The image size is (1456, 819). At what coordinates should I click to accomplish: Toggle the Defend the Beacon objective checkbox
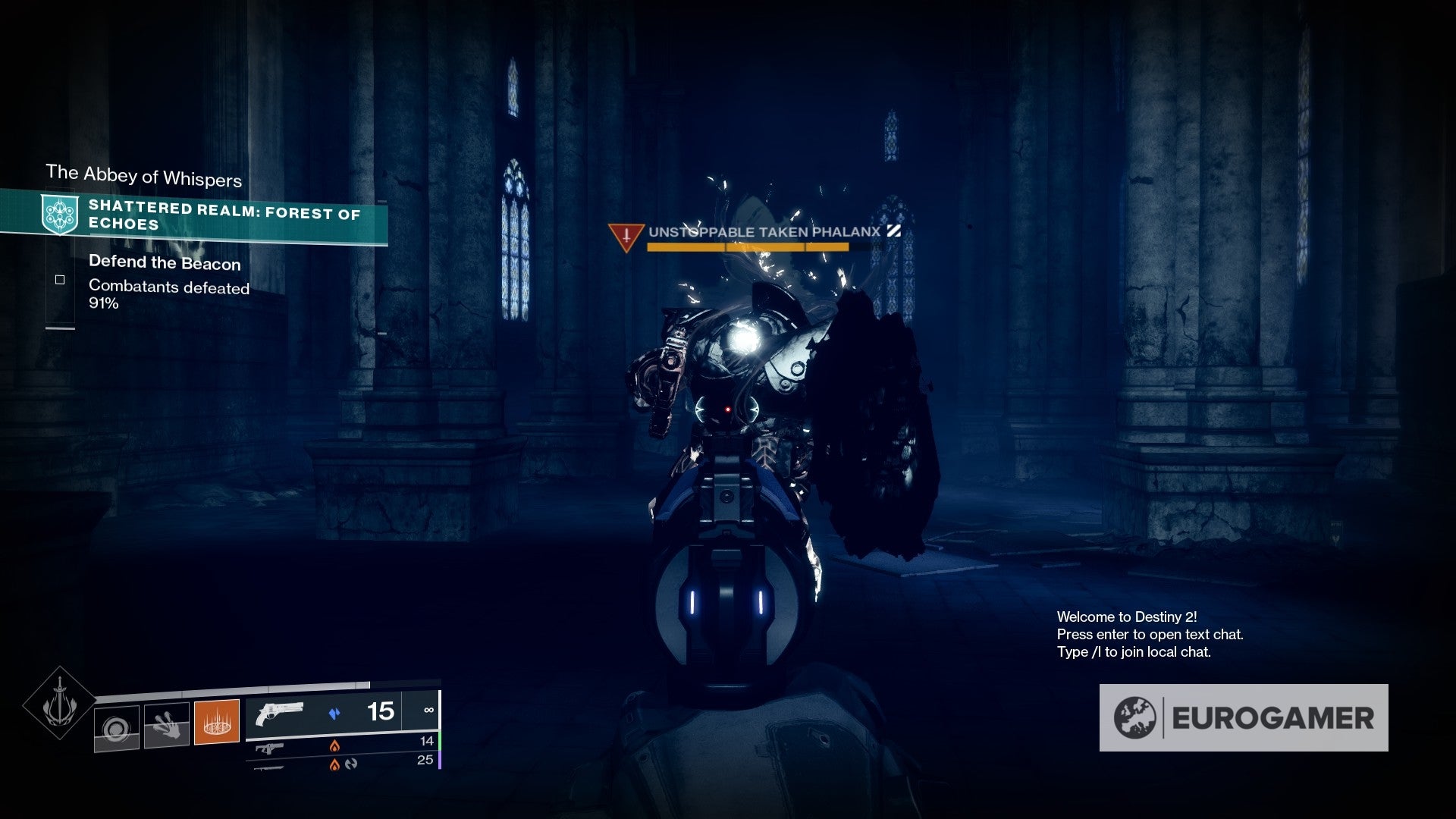tap(60, 279)
